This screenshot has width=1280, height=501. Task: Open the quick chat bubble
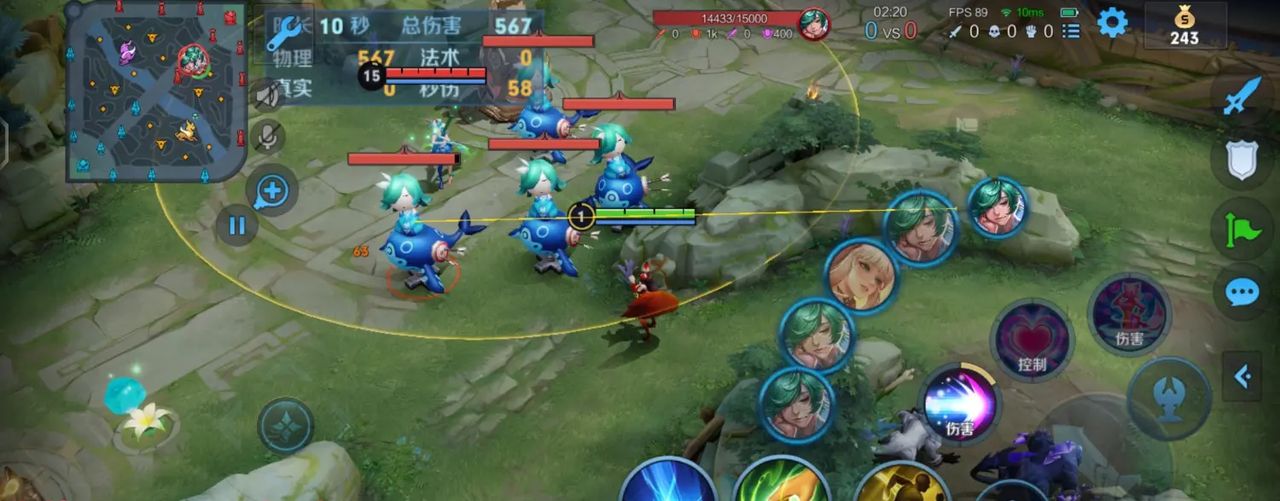point(1242,291)
